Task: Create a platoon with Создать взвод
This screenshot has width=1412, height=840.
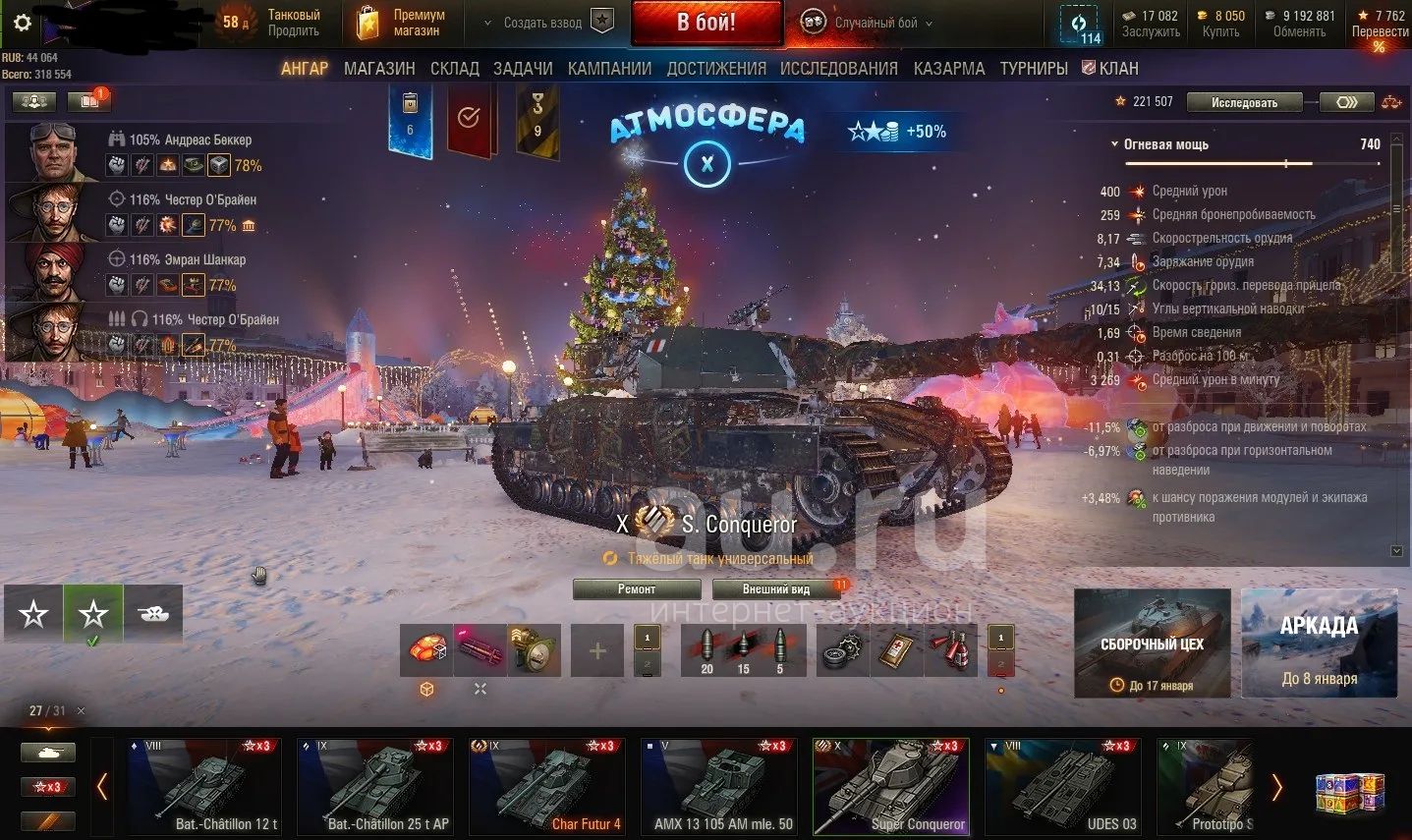Action: click(557, 23)
